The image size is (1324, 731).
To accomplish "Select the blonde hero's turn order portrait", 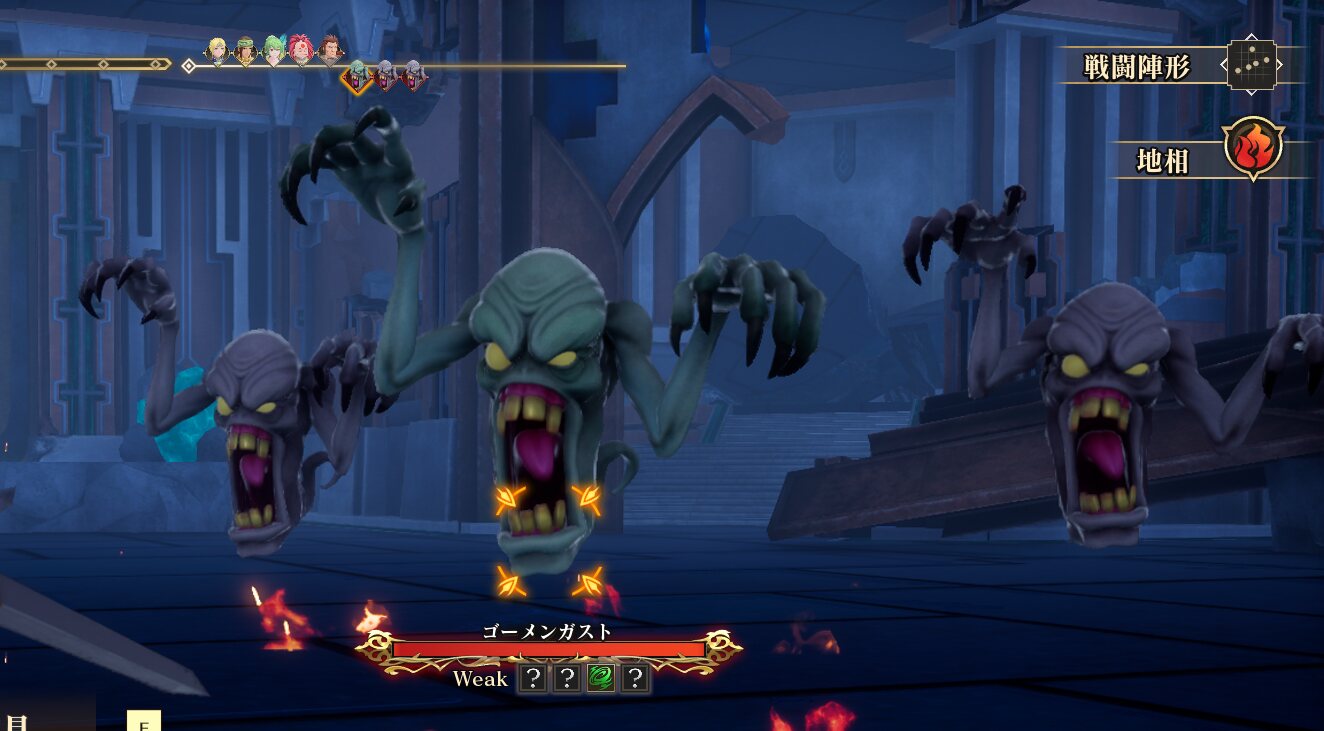I will 217,51.
